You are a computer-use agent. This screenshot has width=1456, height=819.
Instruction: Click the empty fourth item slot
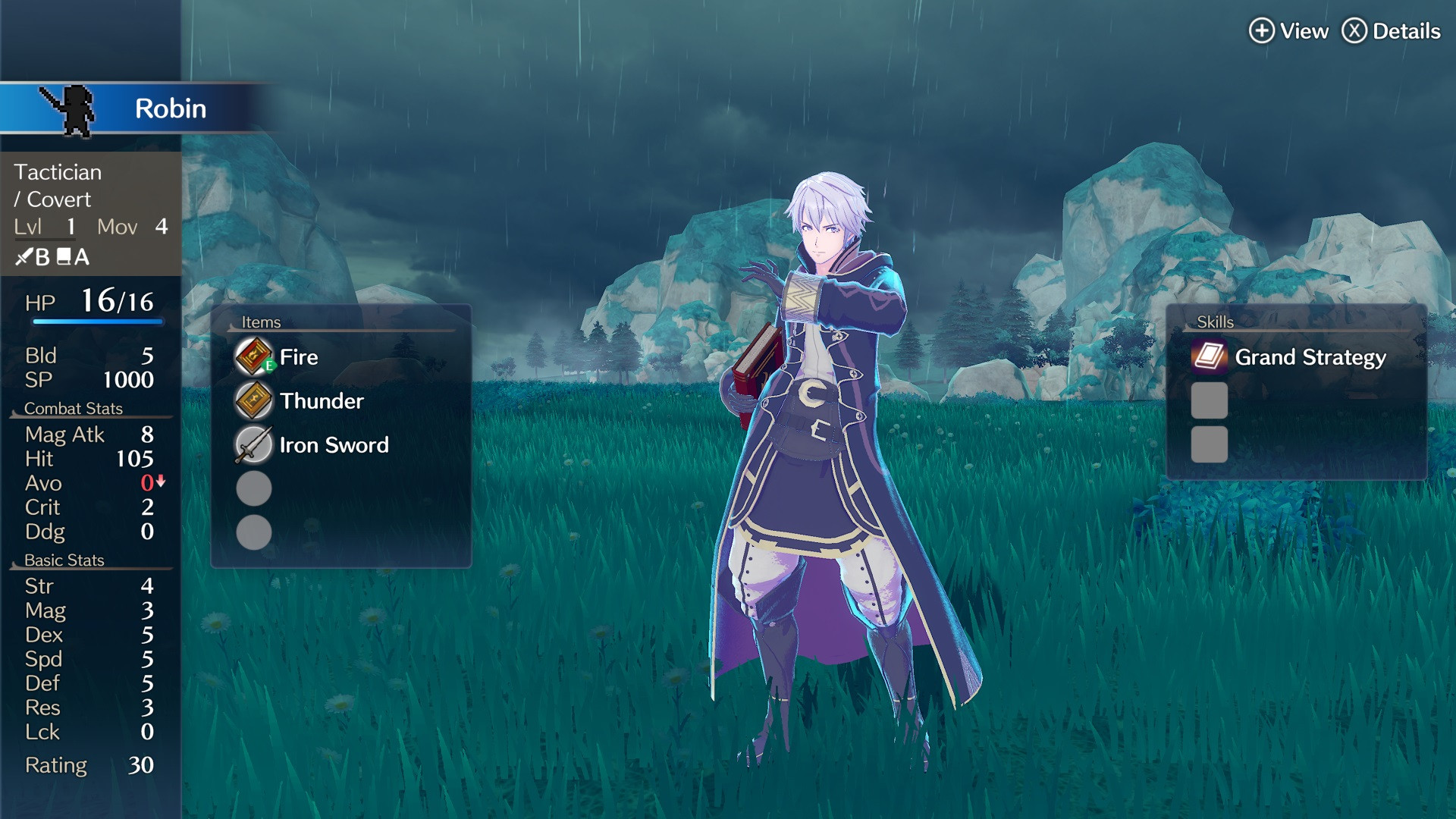255,489
